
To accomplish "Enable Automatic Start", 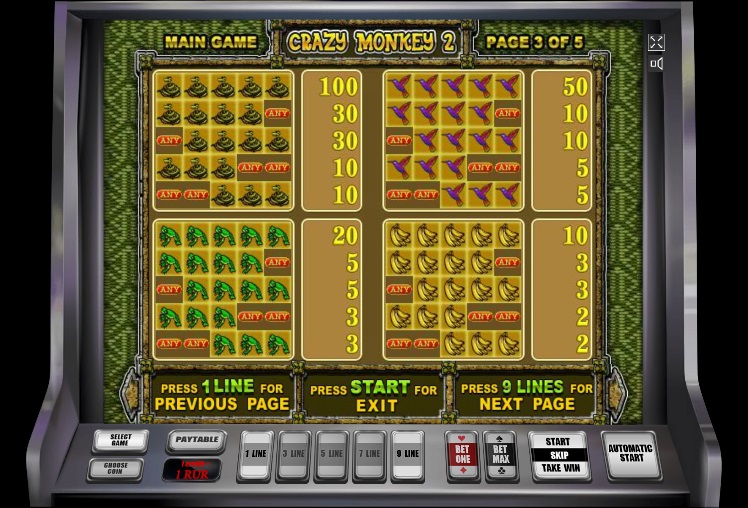I will (631, 454).
